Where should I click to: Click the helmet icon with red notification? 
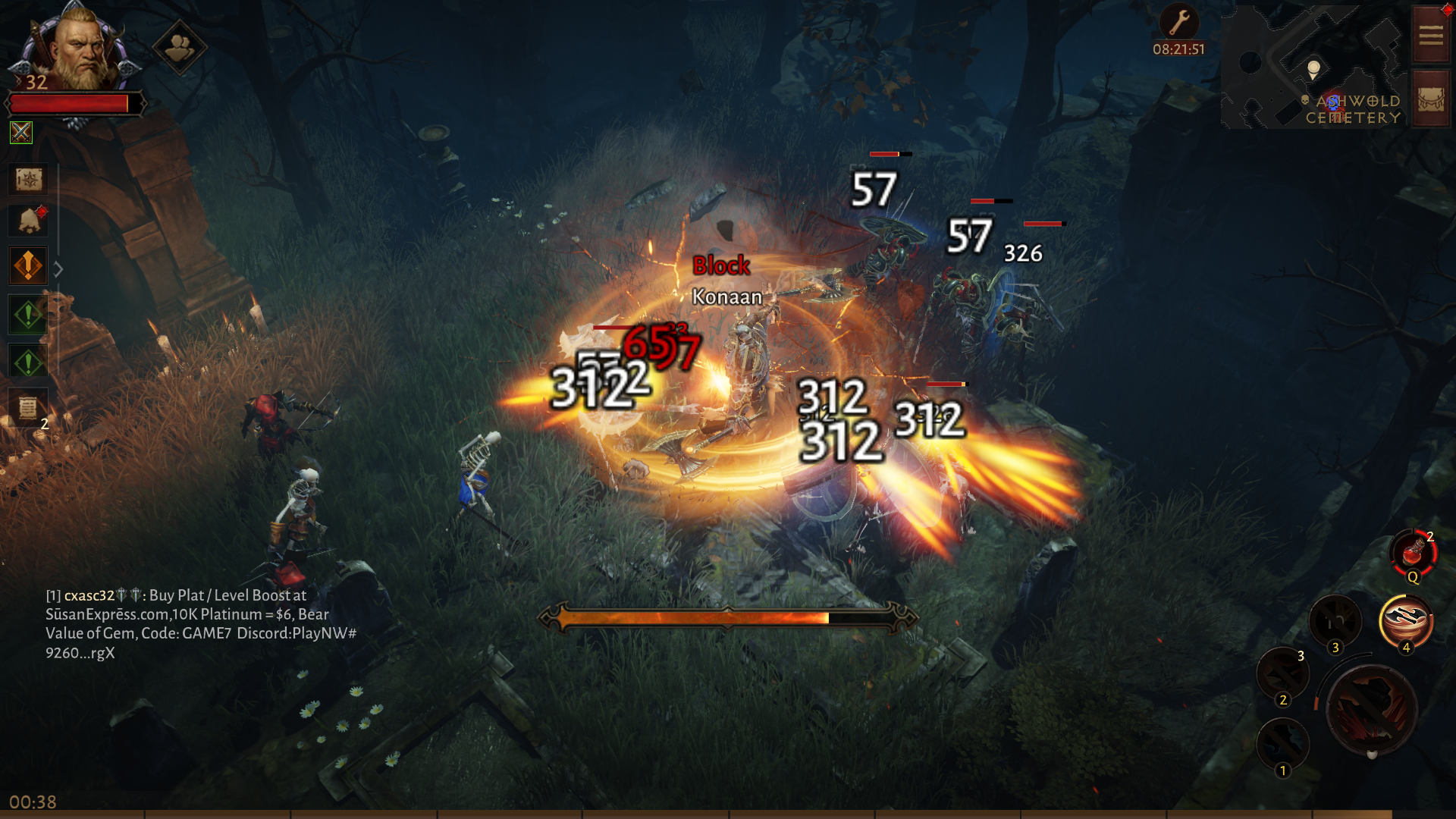coord(27,220)
